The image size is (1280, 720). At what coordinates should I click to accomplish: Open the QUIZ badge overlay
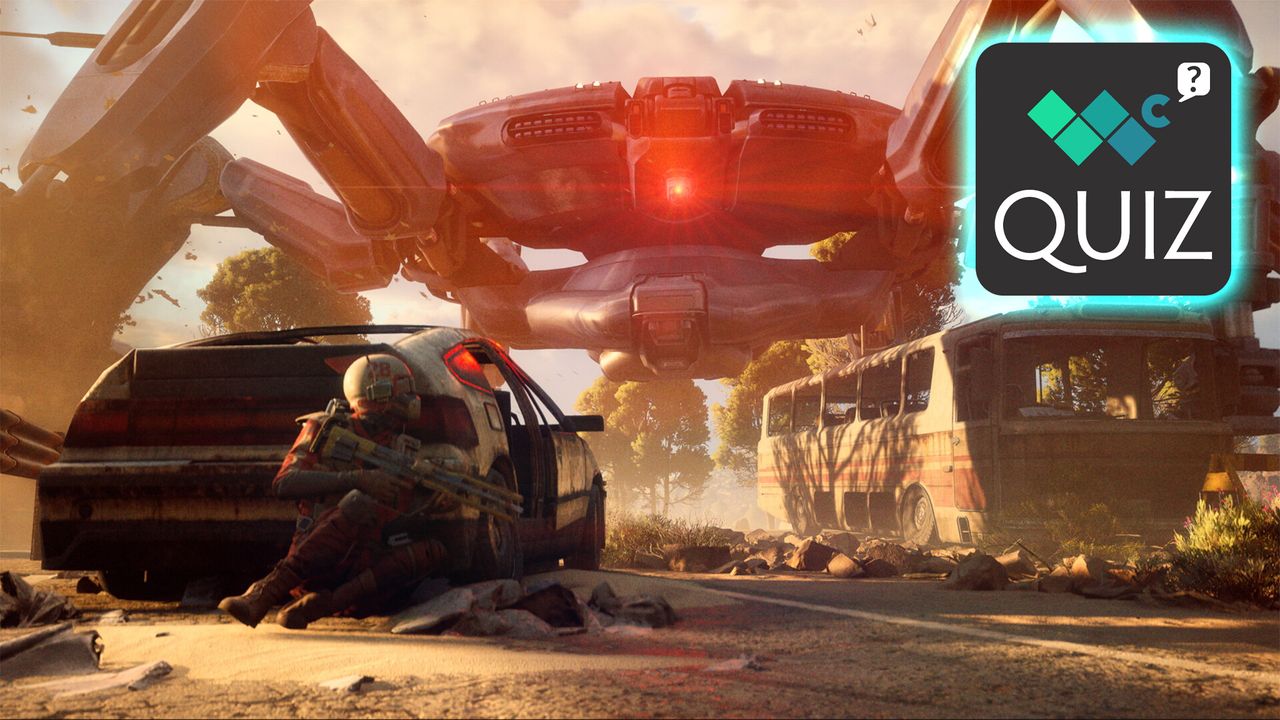(1103, 168)
